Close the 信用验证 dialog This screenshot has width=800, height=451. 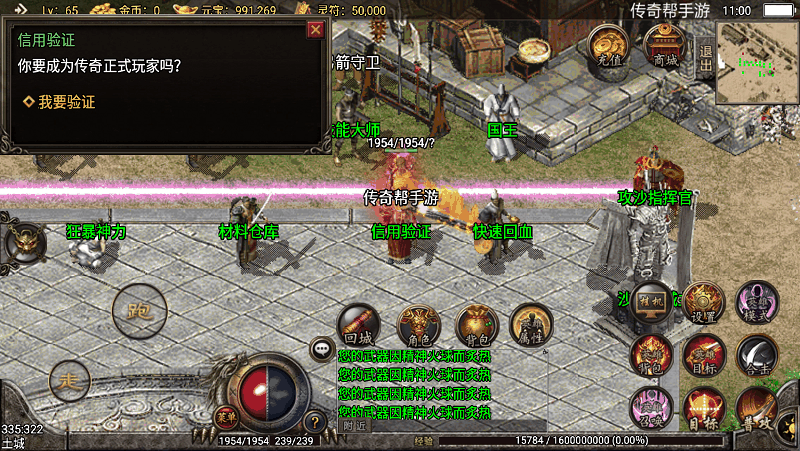[x=315, y=30]
